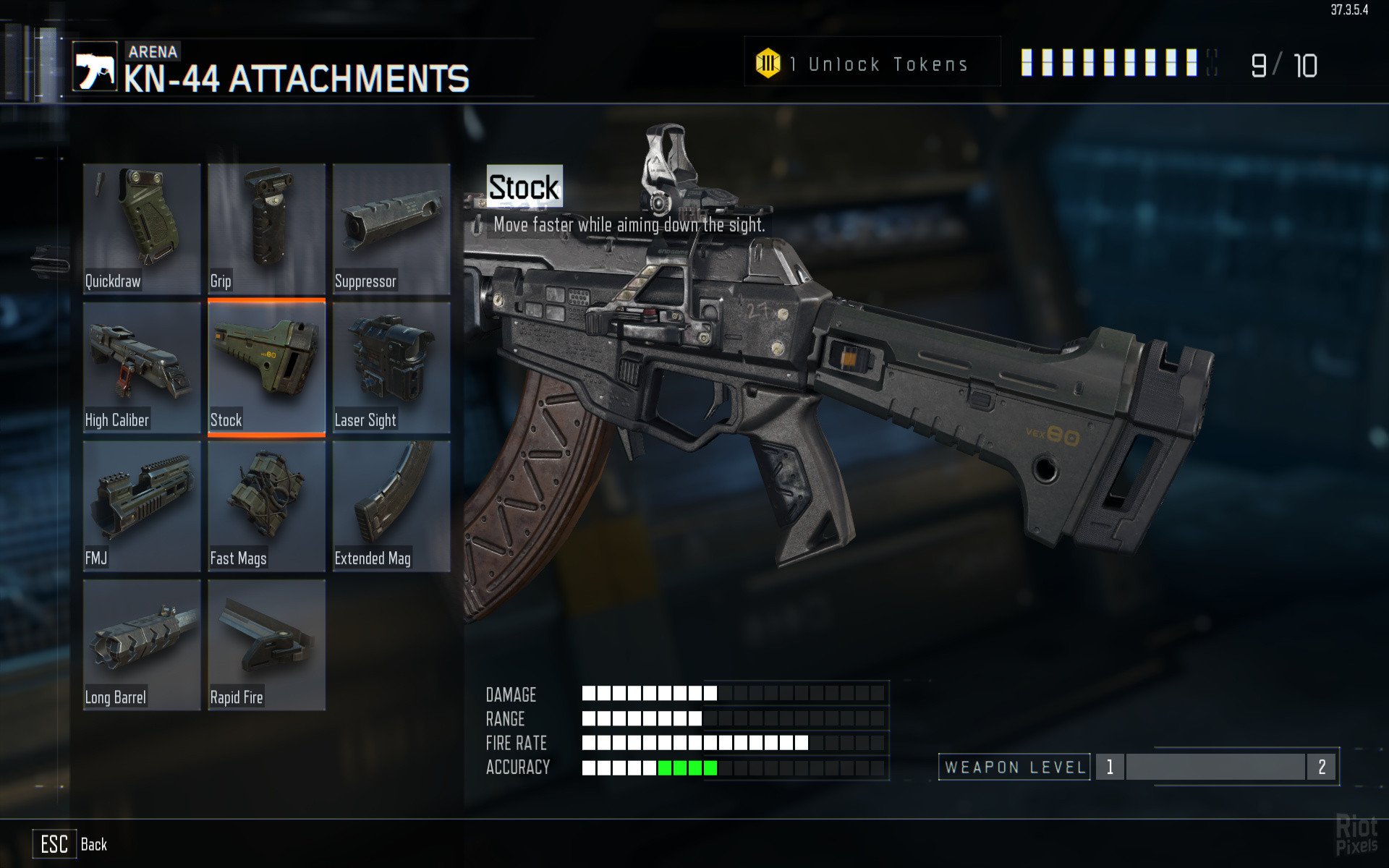
Task: Click the highlighted Stock attachment
Action: (x=266, y=367)
